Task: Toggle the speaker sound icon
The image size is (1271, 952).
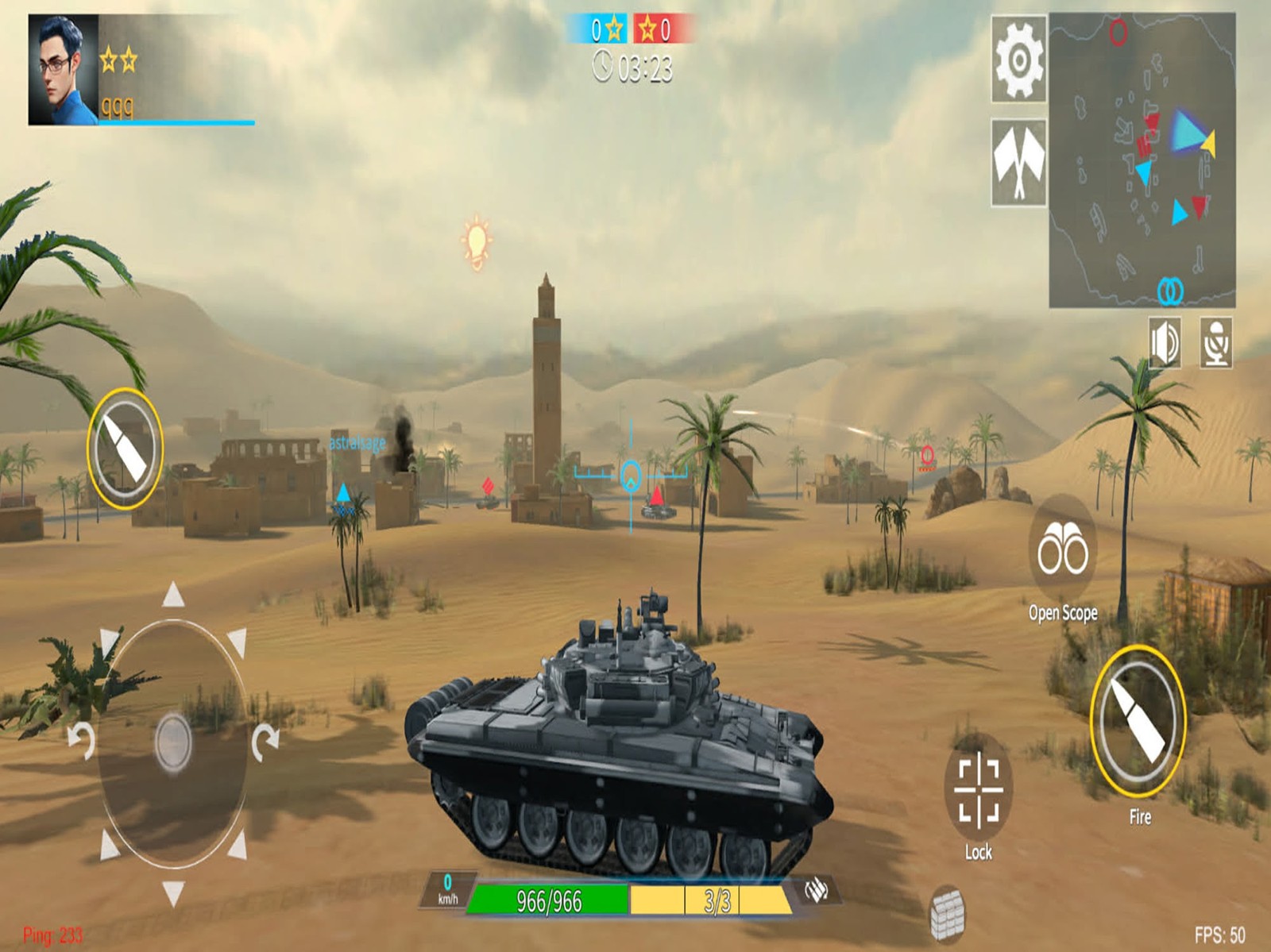Action: (x=1165, y=343)
